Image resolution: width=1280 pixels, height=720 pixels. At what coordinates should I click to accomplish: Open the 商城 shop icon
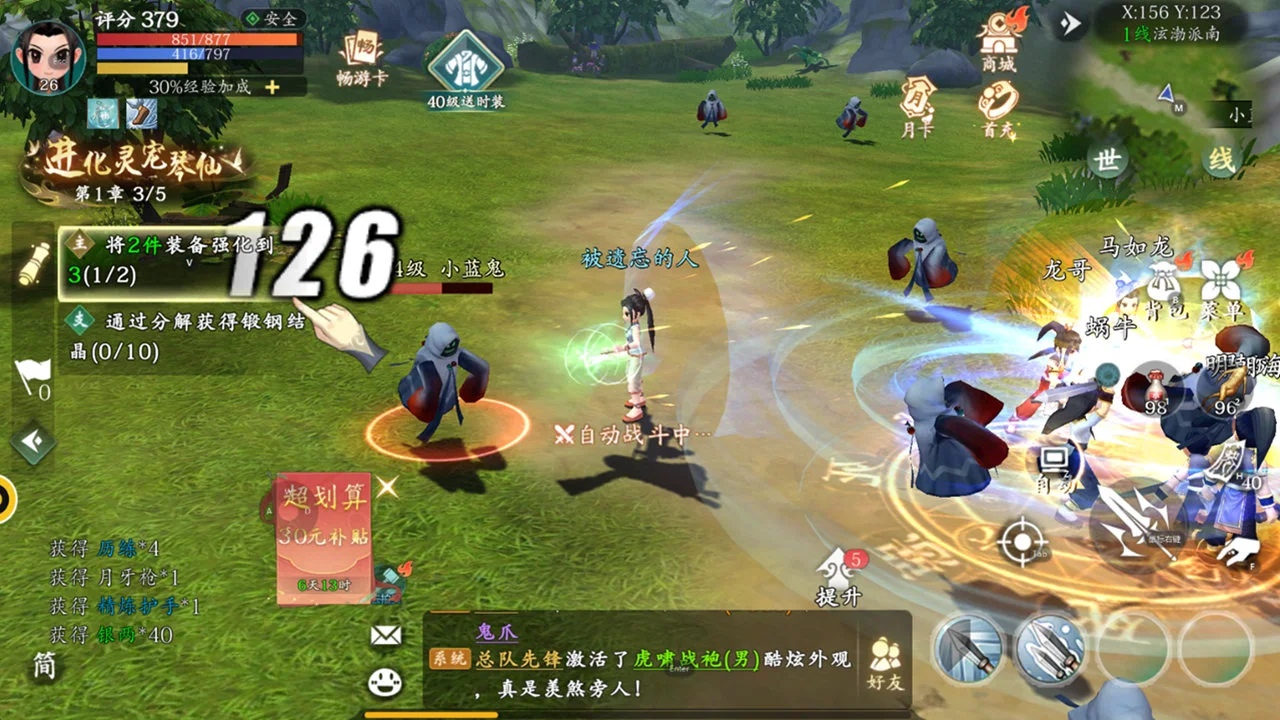coord(998,40)
